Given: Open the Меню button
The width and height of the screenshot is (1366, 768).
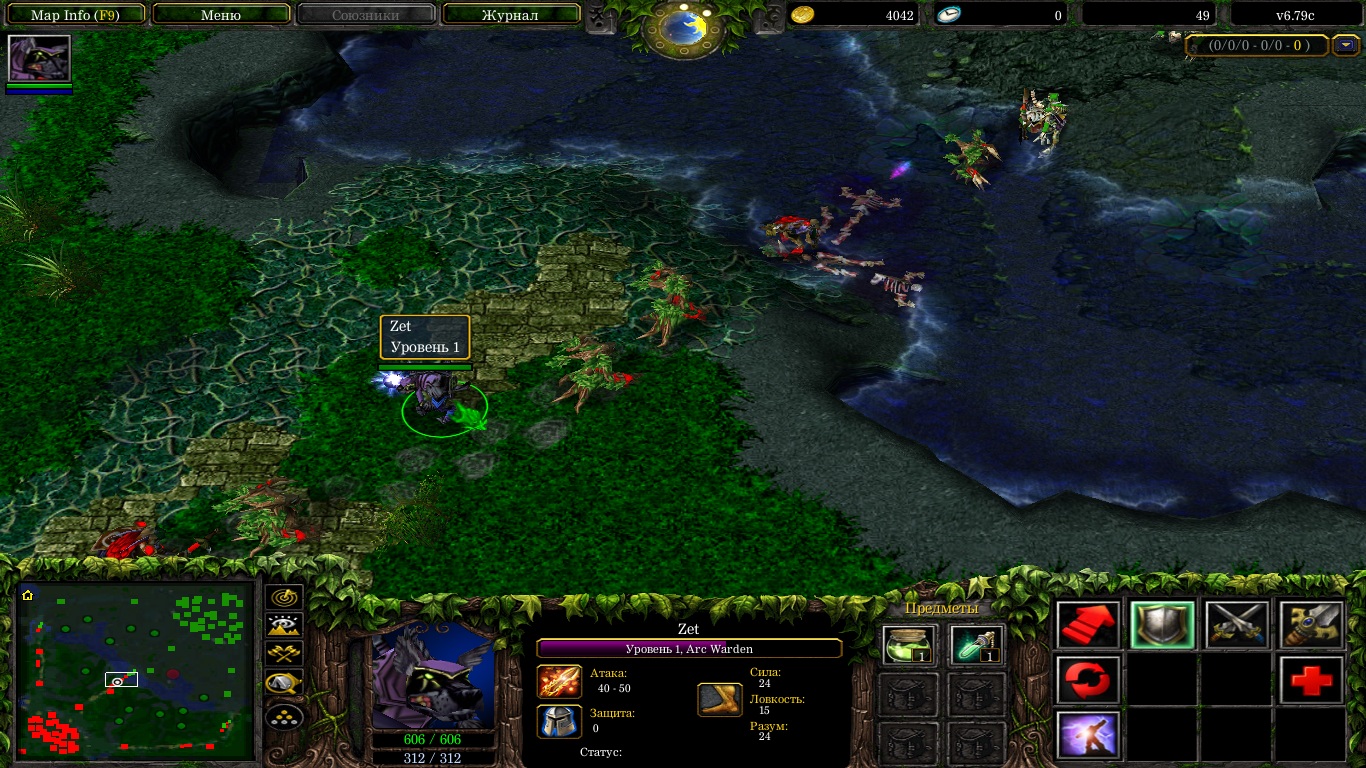Looking at the screenshot, I should tap(221, 15).
